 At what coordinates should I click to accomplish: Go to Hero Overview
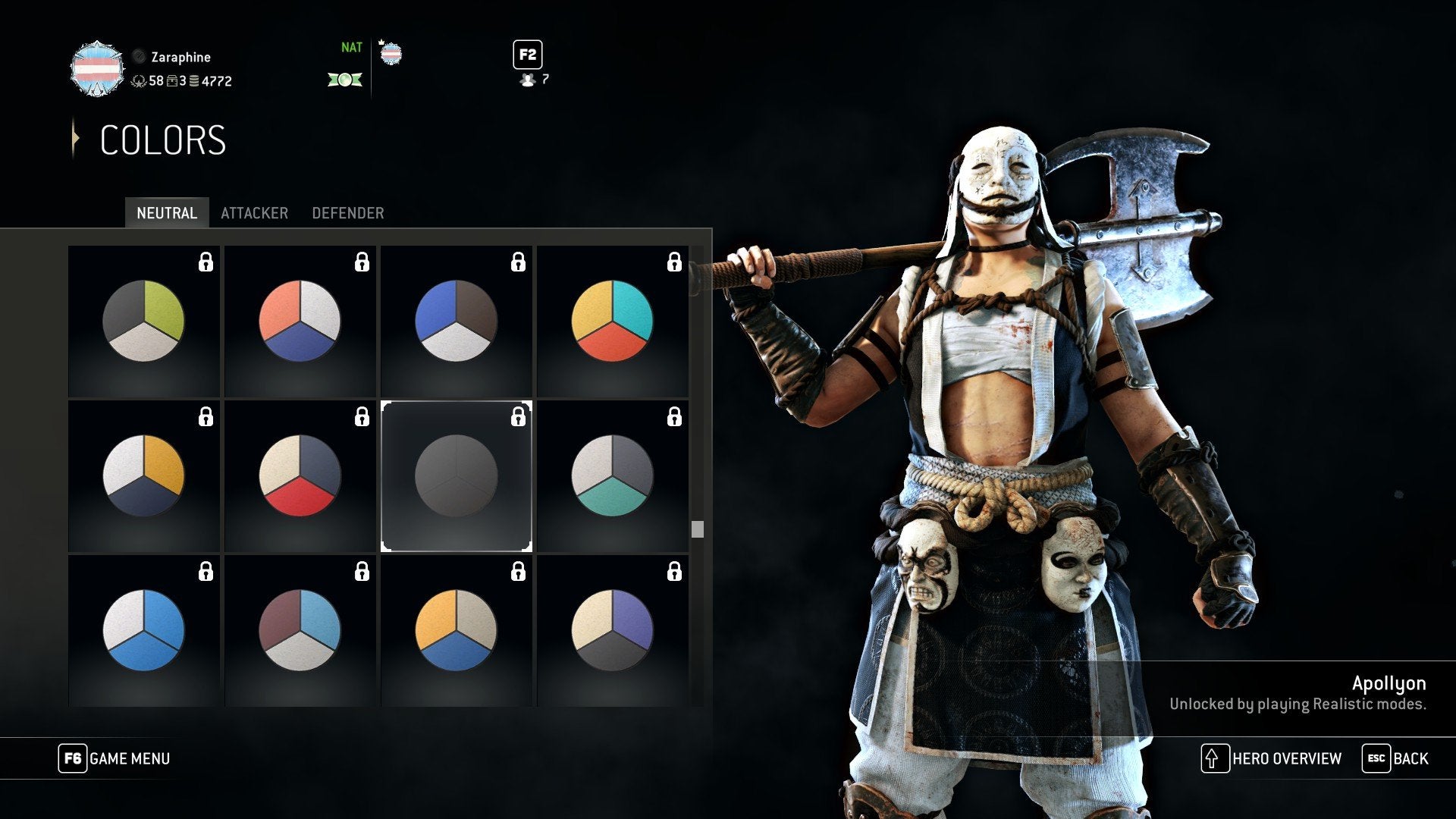coord(1272,758)
